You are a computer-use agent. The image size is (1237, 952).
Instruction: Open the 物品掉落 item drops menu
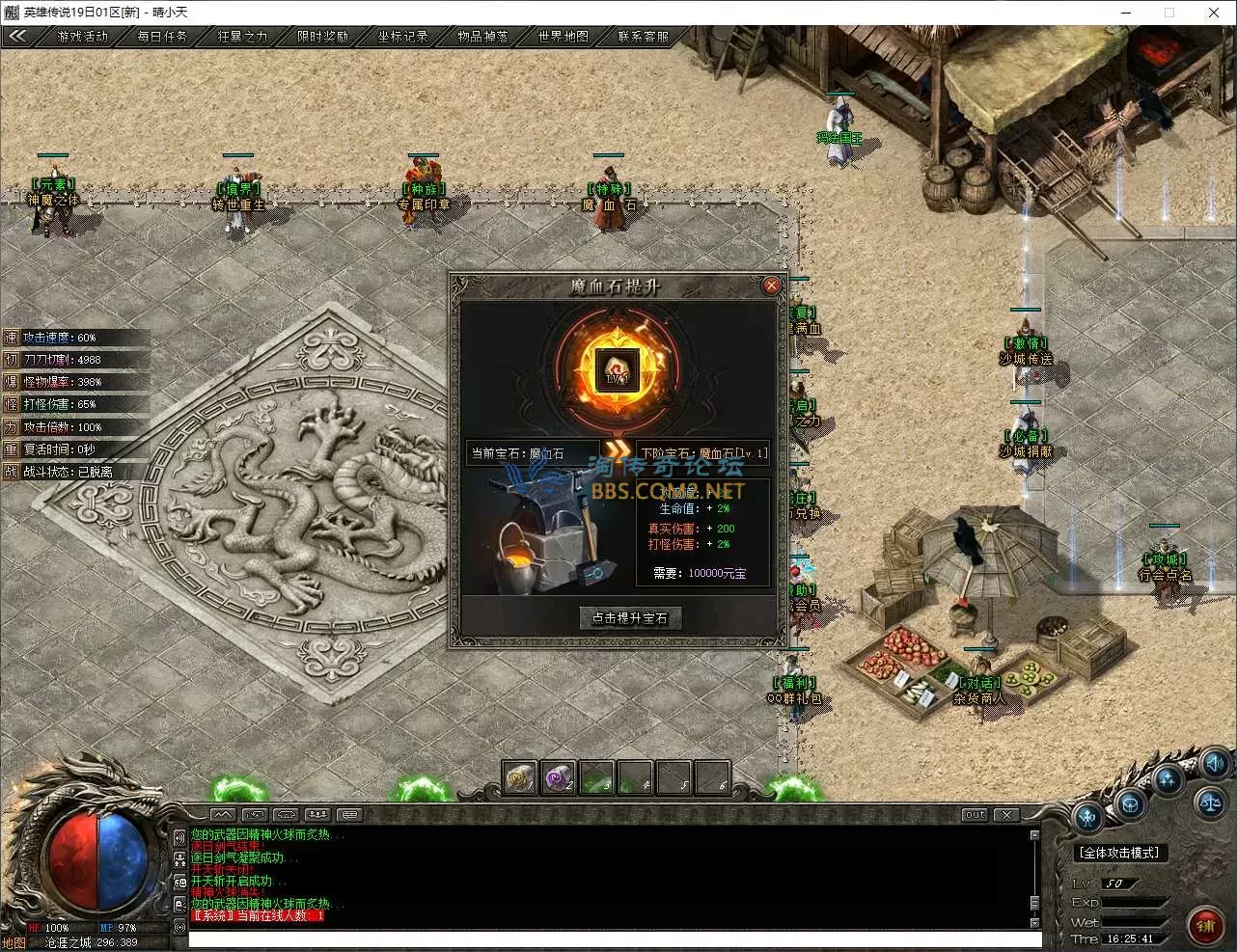pos(482,37)
